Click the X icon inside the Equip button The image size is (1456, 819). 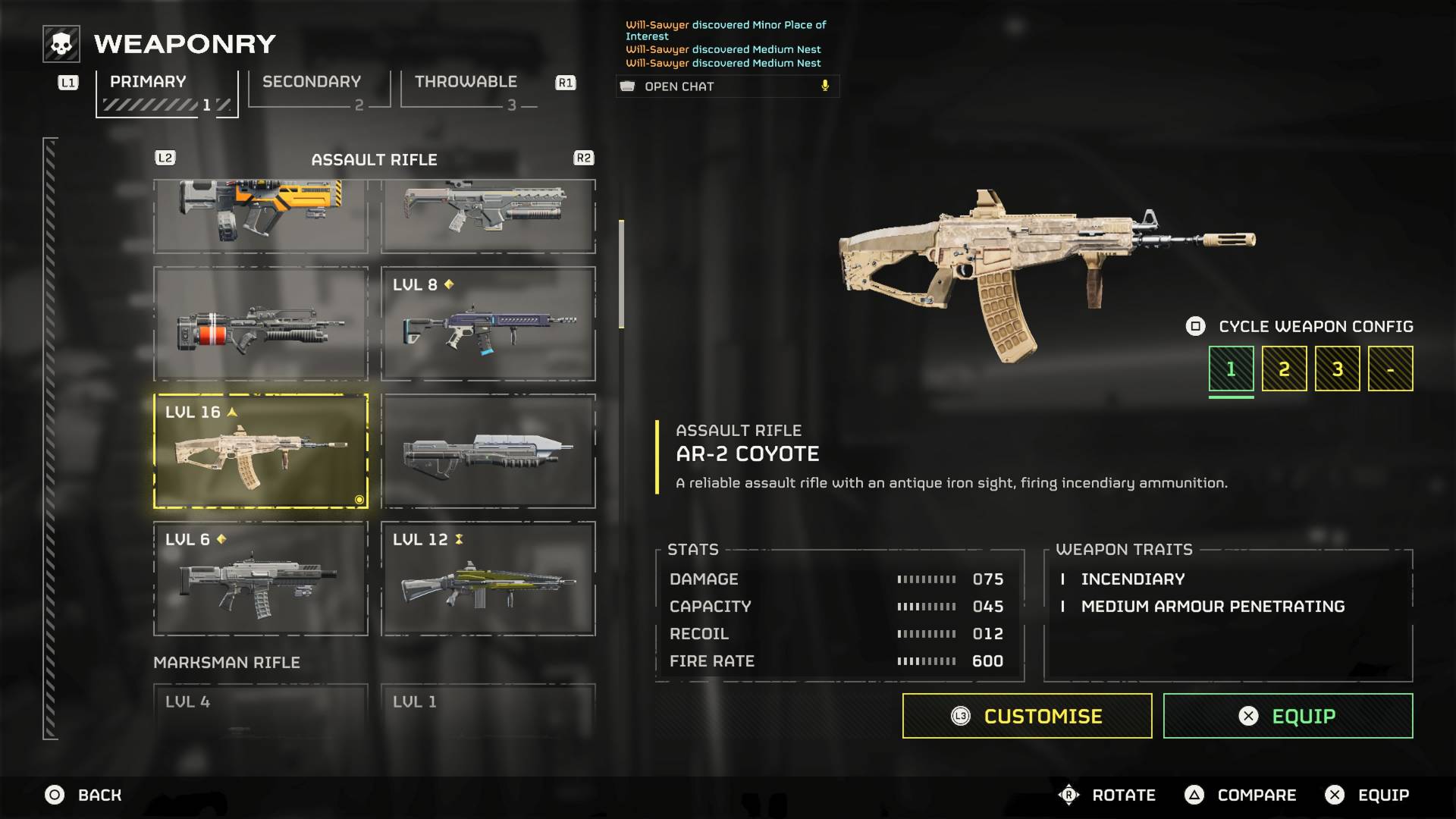tap(1247, 715)
